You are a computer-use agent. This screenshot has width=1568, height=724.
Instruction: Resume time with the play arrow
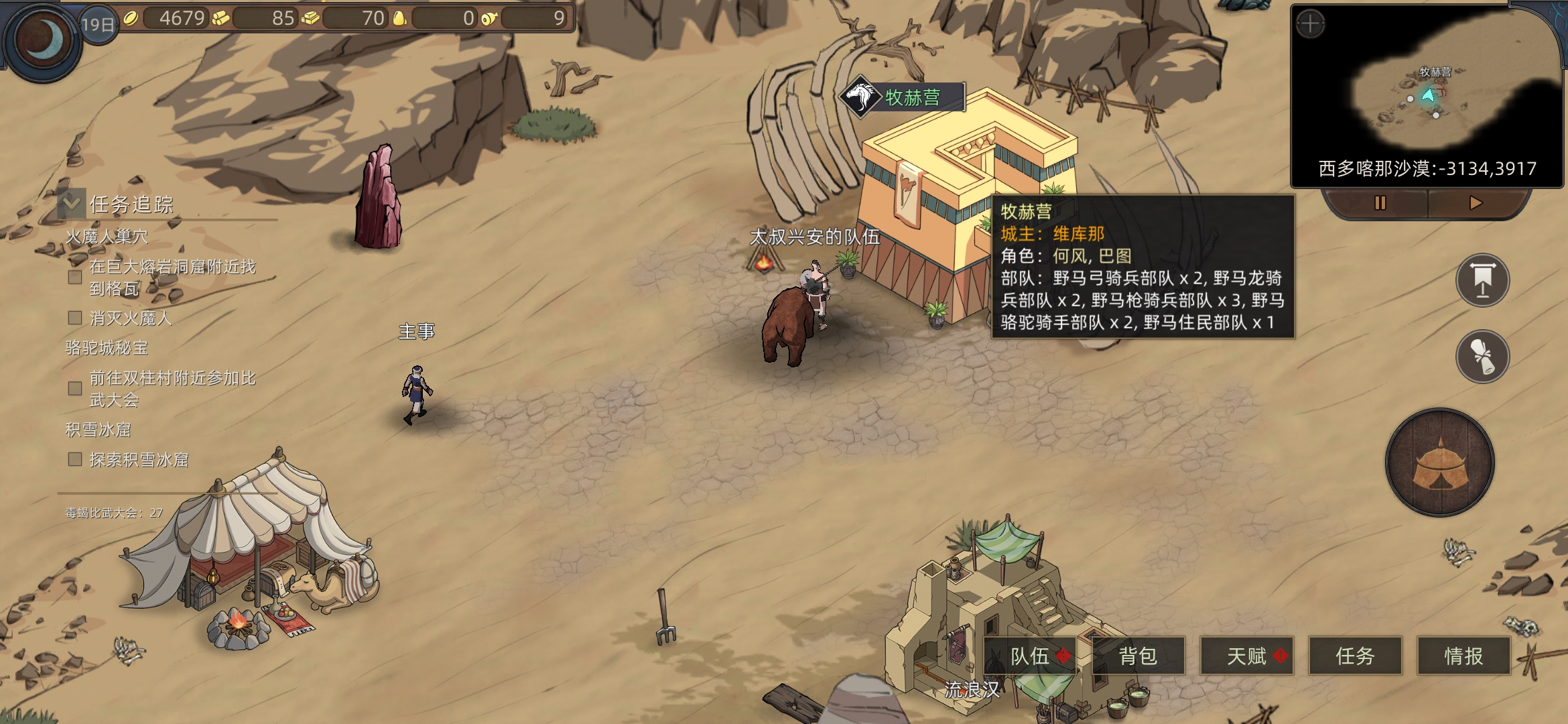(1476, 202)
